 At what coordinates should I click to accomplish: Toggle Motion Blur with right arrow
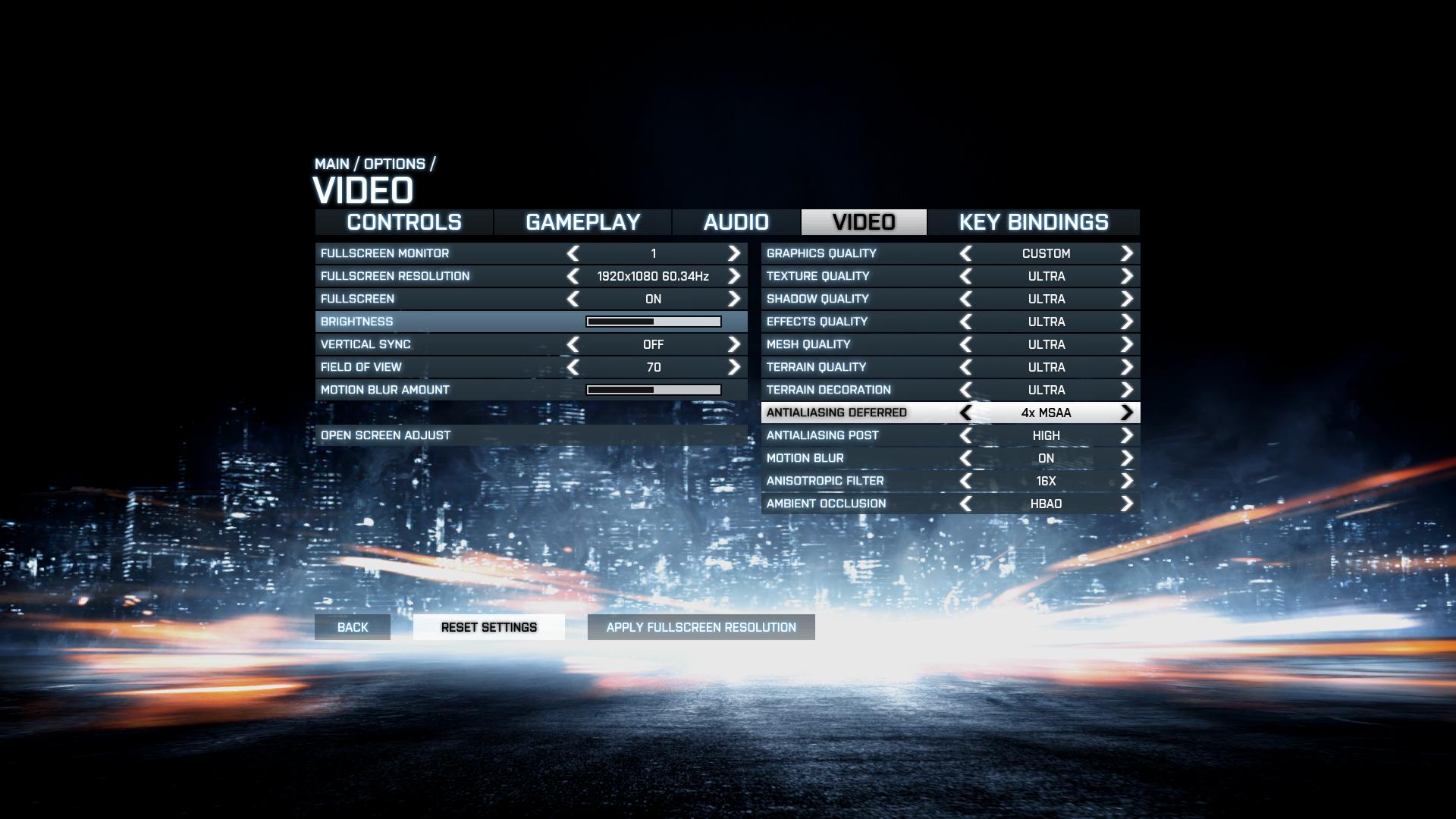(1127, 458)
